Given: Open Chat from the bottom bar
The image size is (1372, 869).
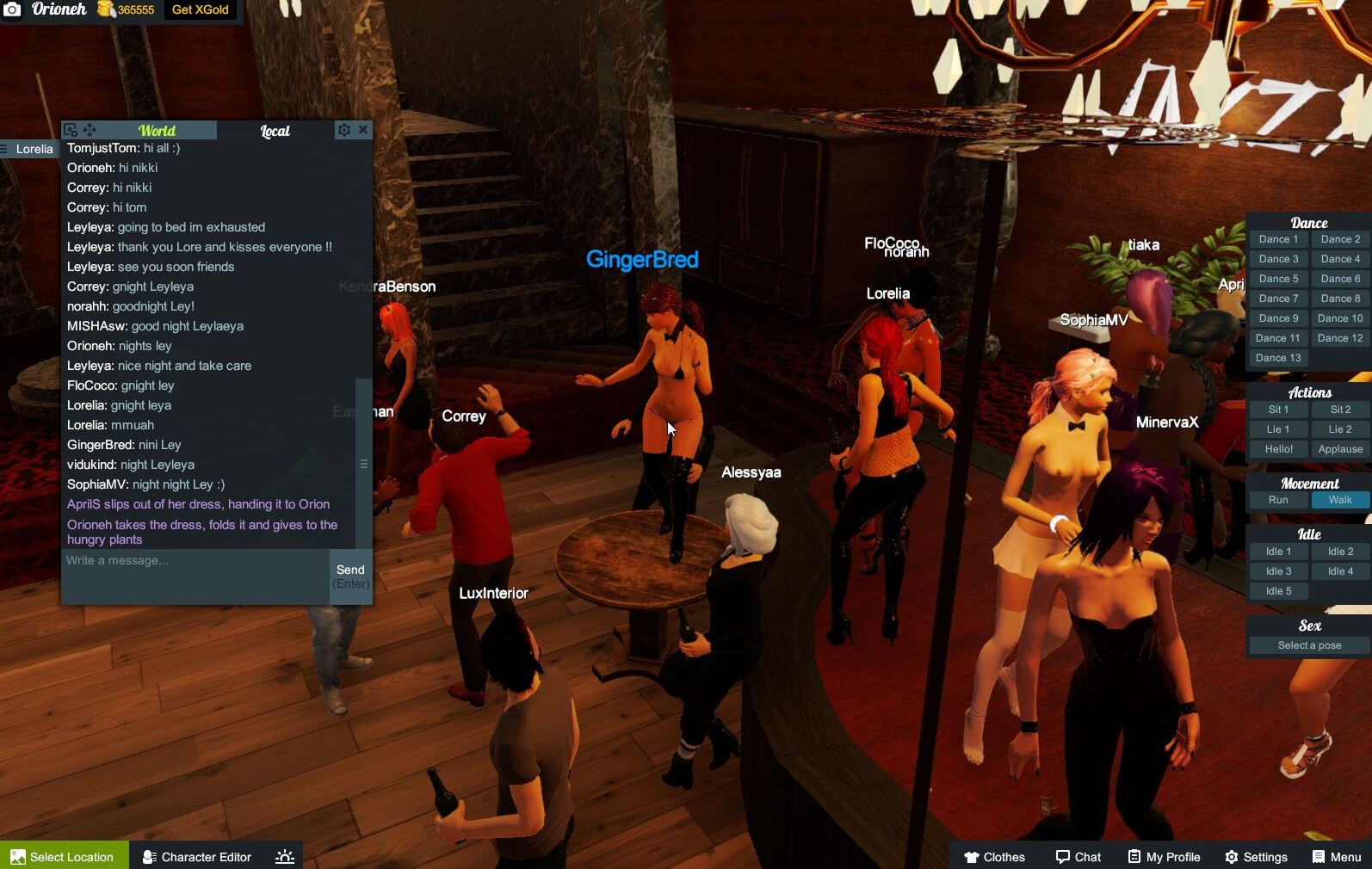Looking at the screenshot, I should click(1078, 856).
